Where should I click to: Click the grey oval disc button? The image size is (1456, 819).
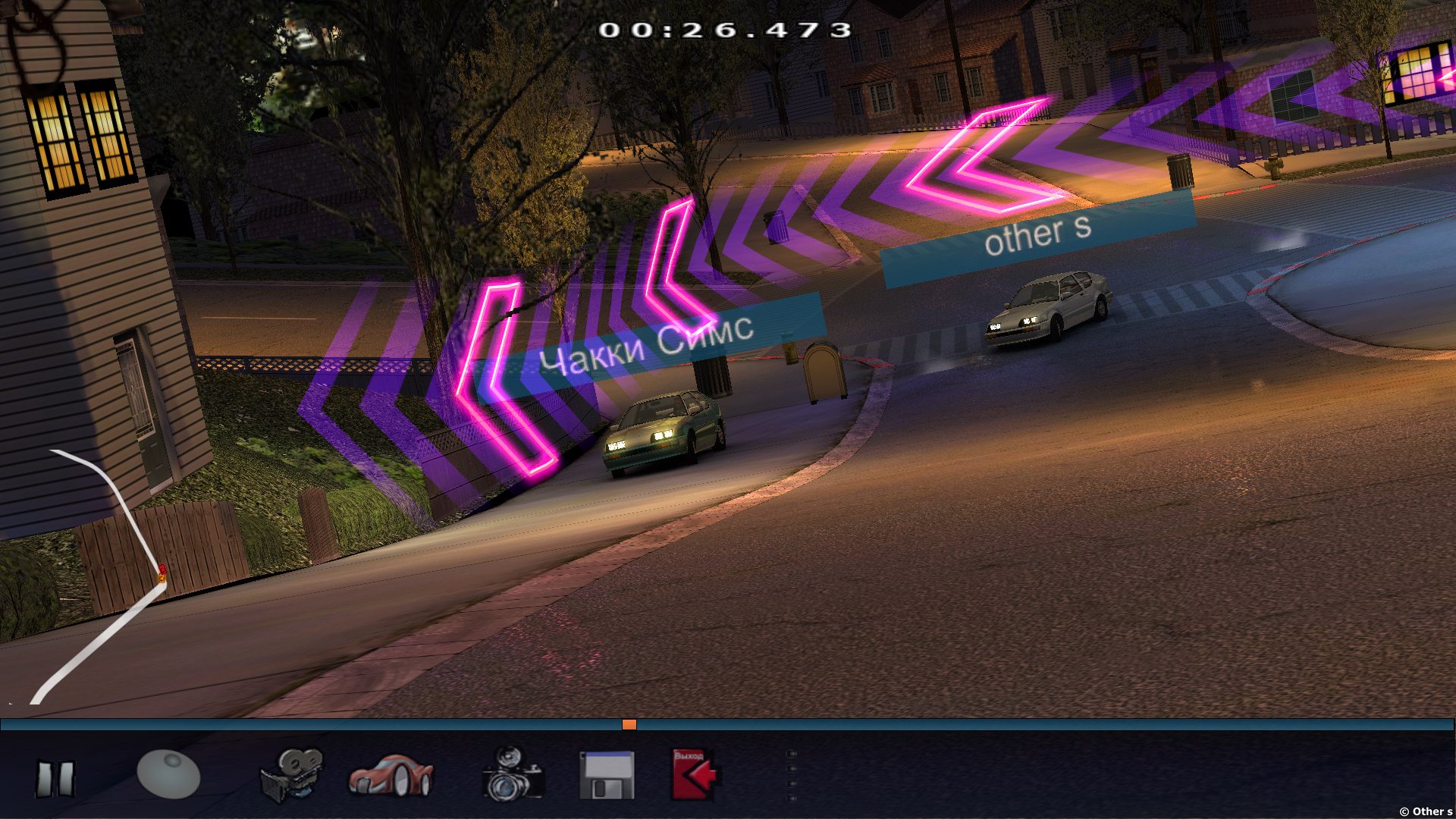(168, 774)
